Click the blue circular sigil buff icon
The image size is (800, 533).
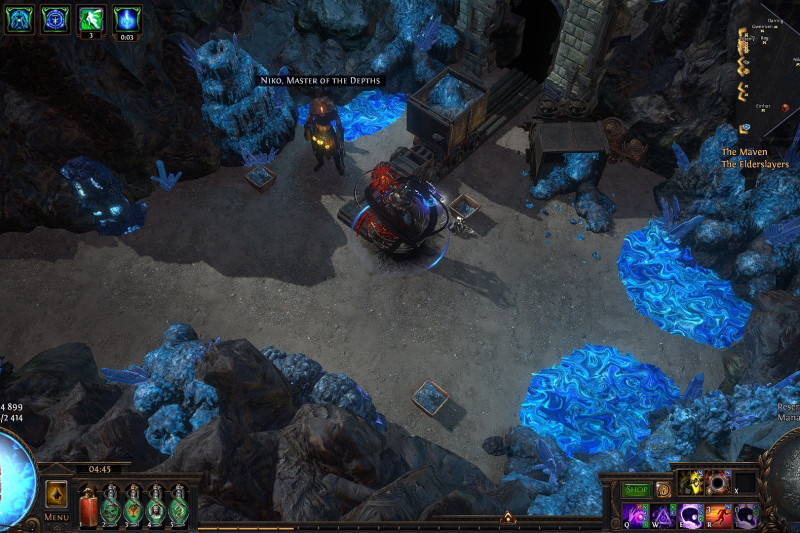click(x=55, y=18)
